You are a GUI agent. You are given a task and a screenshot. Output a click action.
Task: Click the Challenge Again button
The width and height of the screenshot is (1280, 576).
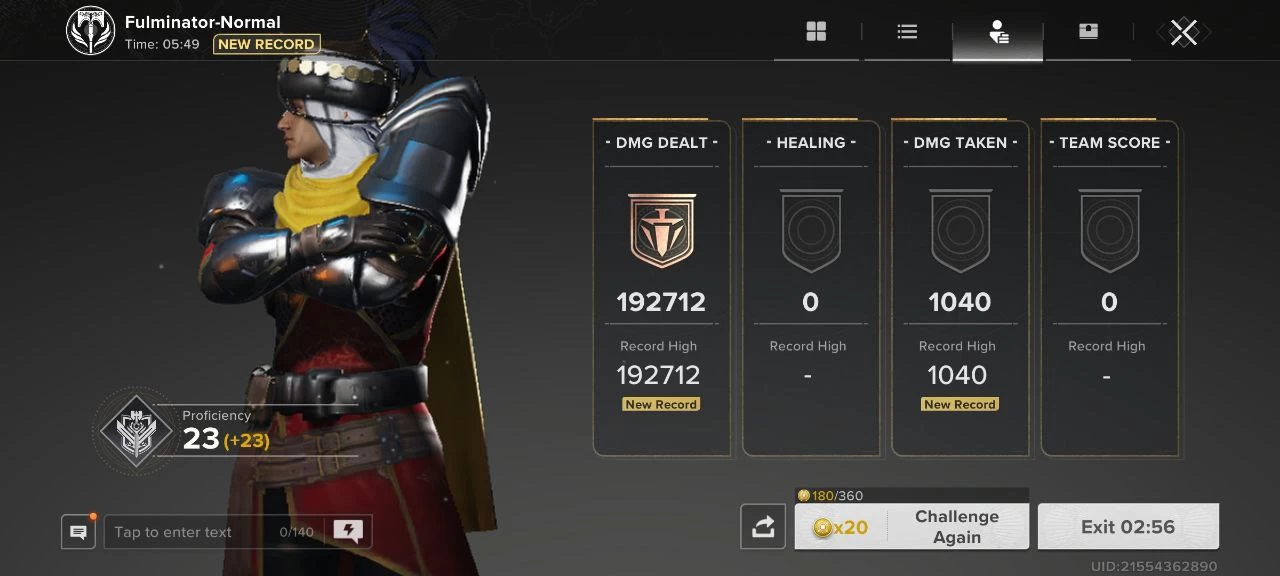[911, 527]
